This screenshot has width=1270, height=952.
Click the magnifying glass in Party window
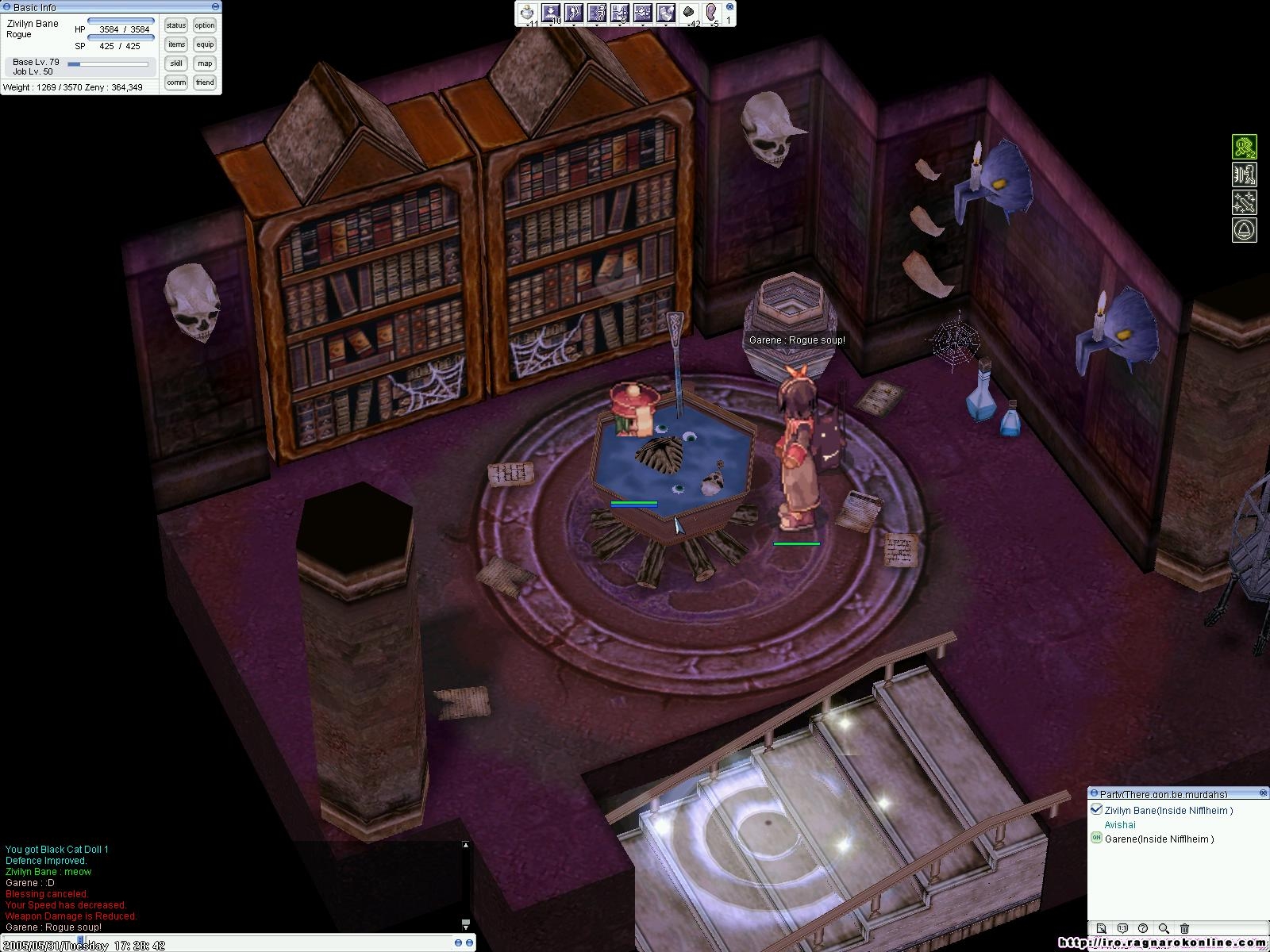[x=1164, y=928]
